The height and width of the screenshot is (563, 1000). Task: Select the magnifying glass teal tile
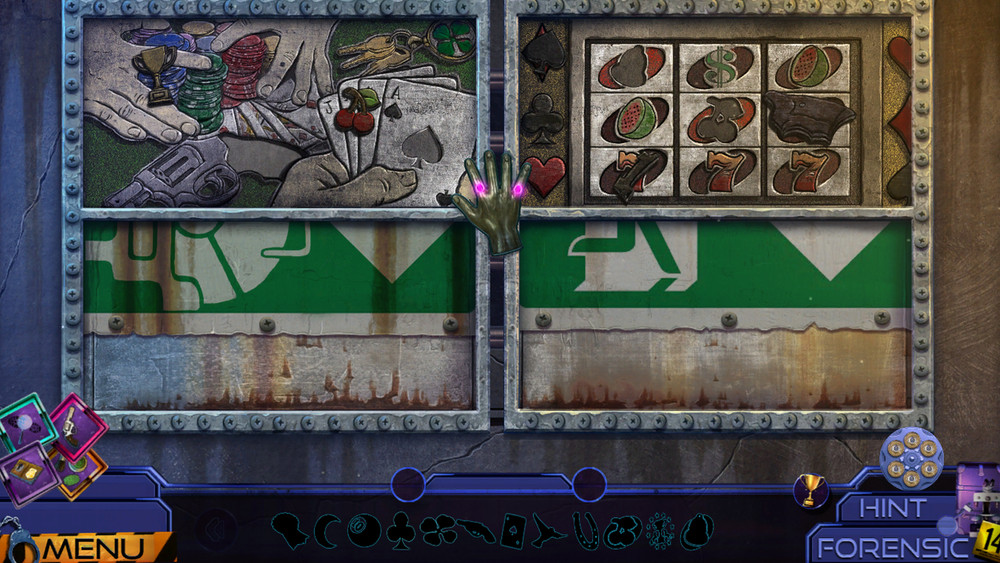point(28,425)
